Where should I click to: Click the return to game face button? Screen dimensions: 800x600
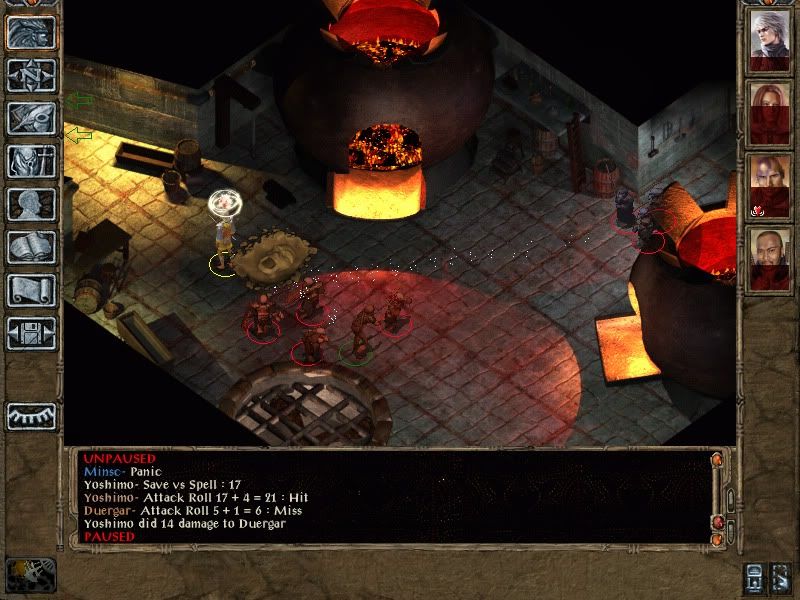click(x=31, y=32)
